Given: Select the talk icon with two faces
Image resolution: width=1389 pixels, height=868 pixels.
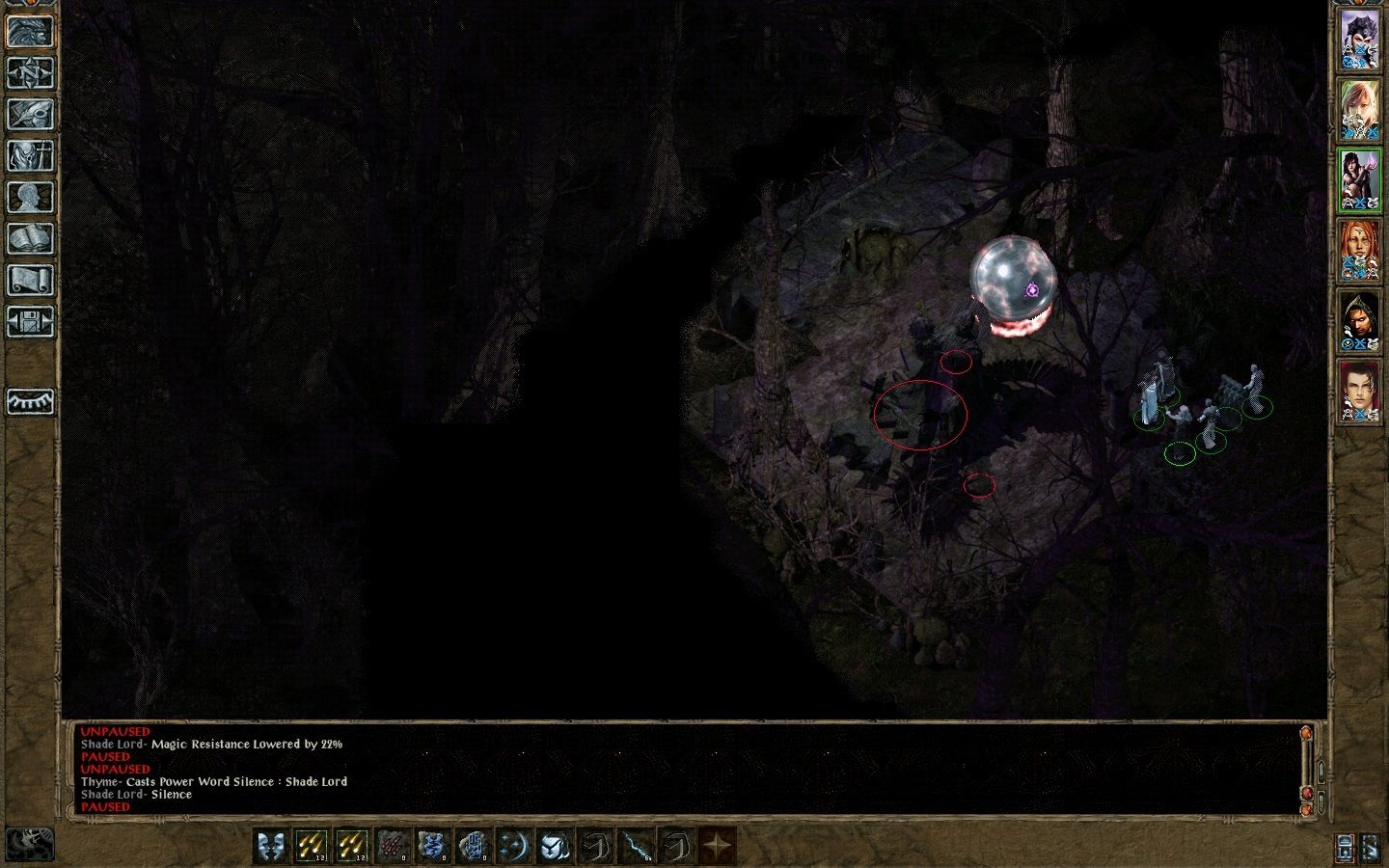Looking at the screenshot, I should point(270,847).
